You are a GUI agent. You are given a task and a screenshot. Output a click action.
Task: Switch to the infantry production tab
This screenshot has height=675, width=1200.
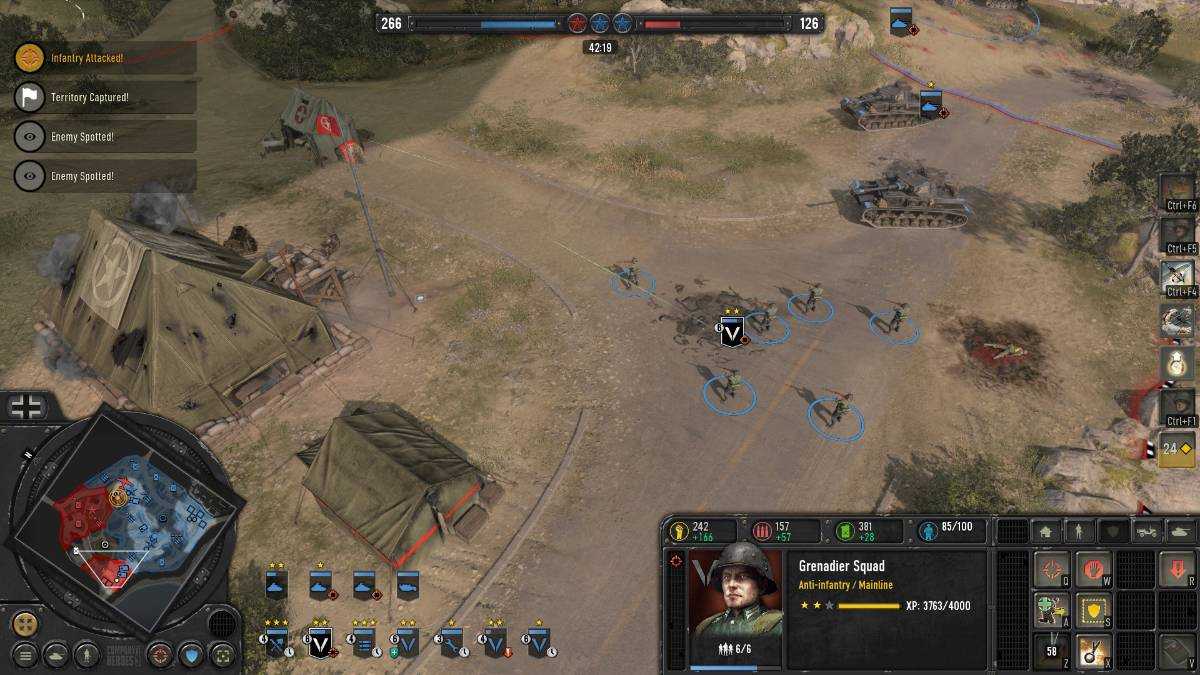pos(1079,531)
